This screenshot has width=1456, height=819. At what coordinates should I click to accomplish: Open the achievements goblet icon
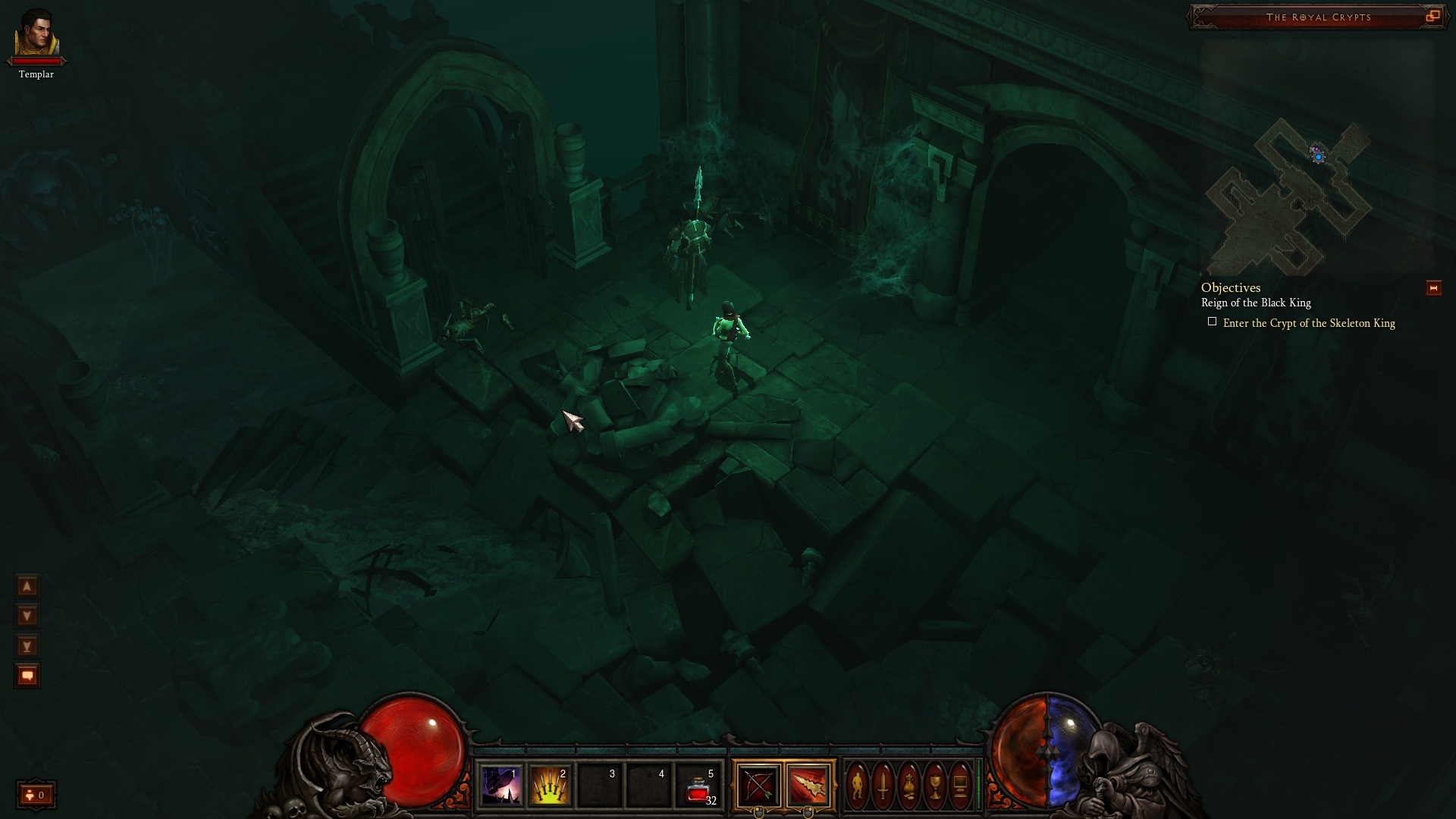point(935,786)
